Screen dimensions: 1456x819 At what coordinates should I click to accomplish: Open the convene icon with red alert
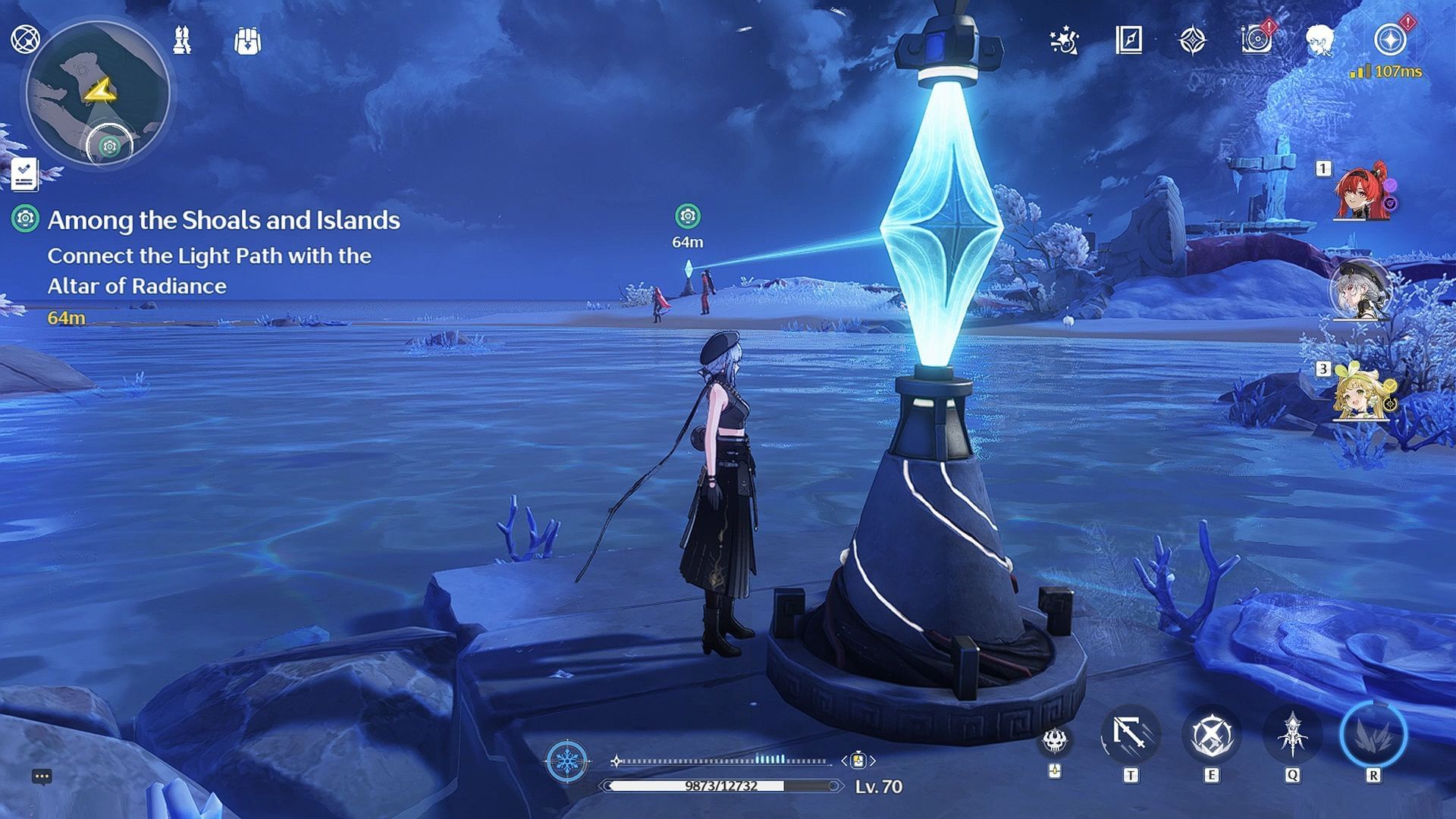[1257, 39]
